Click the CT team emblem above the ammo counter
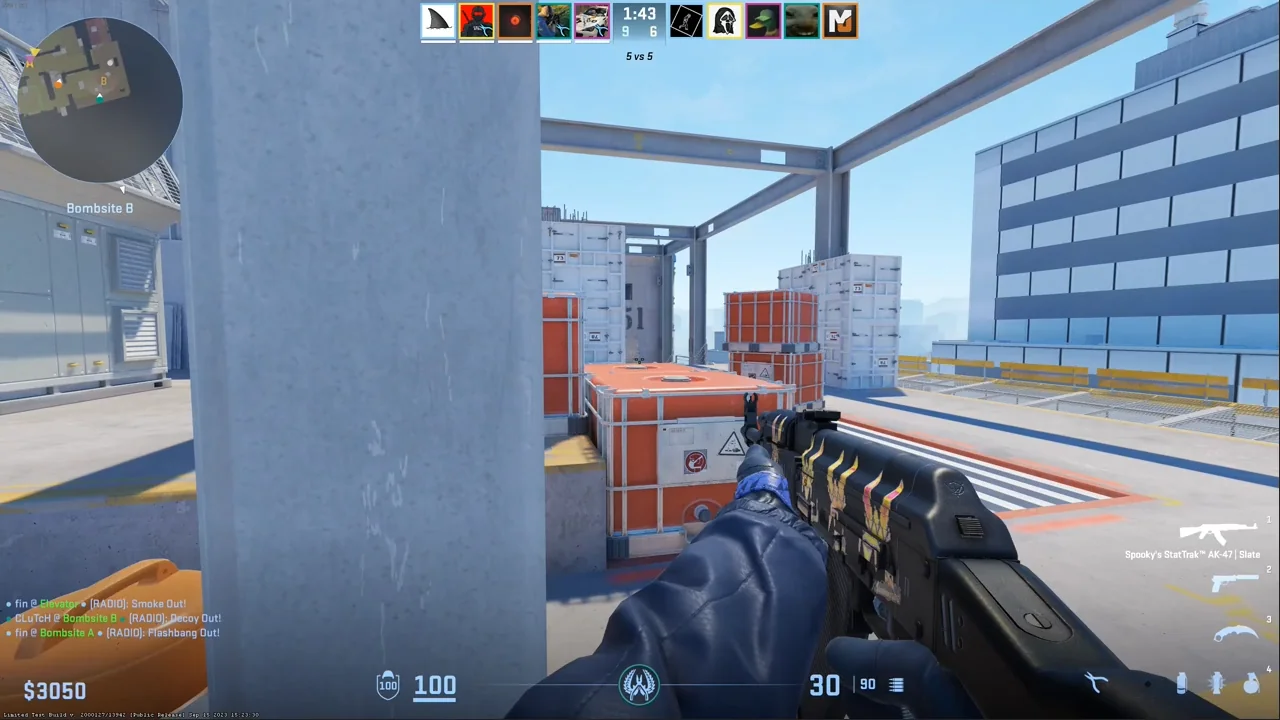 click(640, 683)
